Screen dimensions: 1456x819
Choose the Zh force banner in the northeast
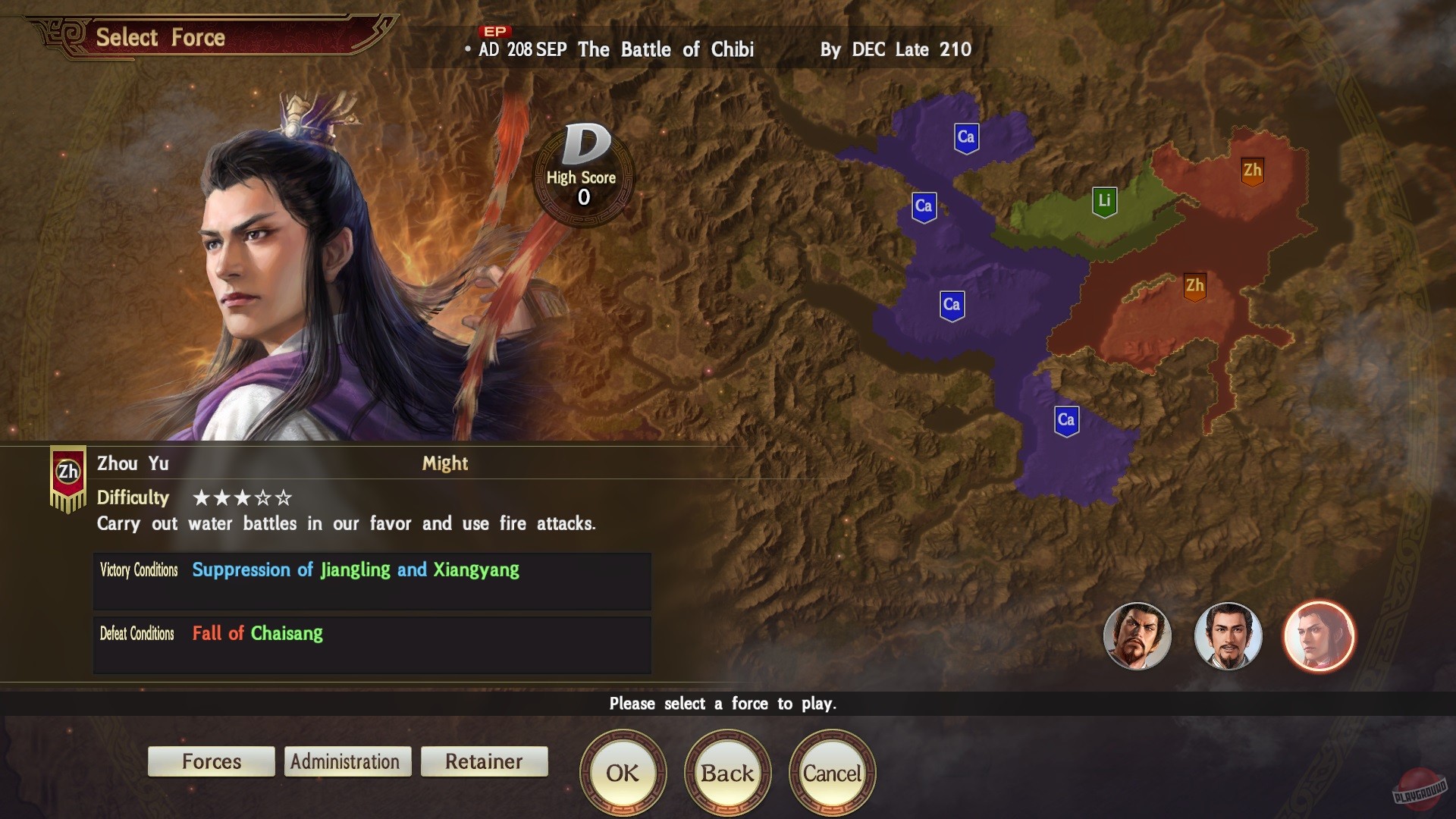[x=1253, y=171]
